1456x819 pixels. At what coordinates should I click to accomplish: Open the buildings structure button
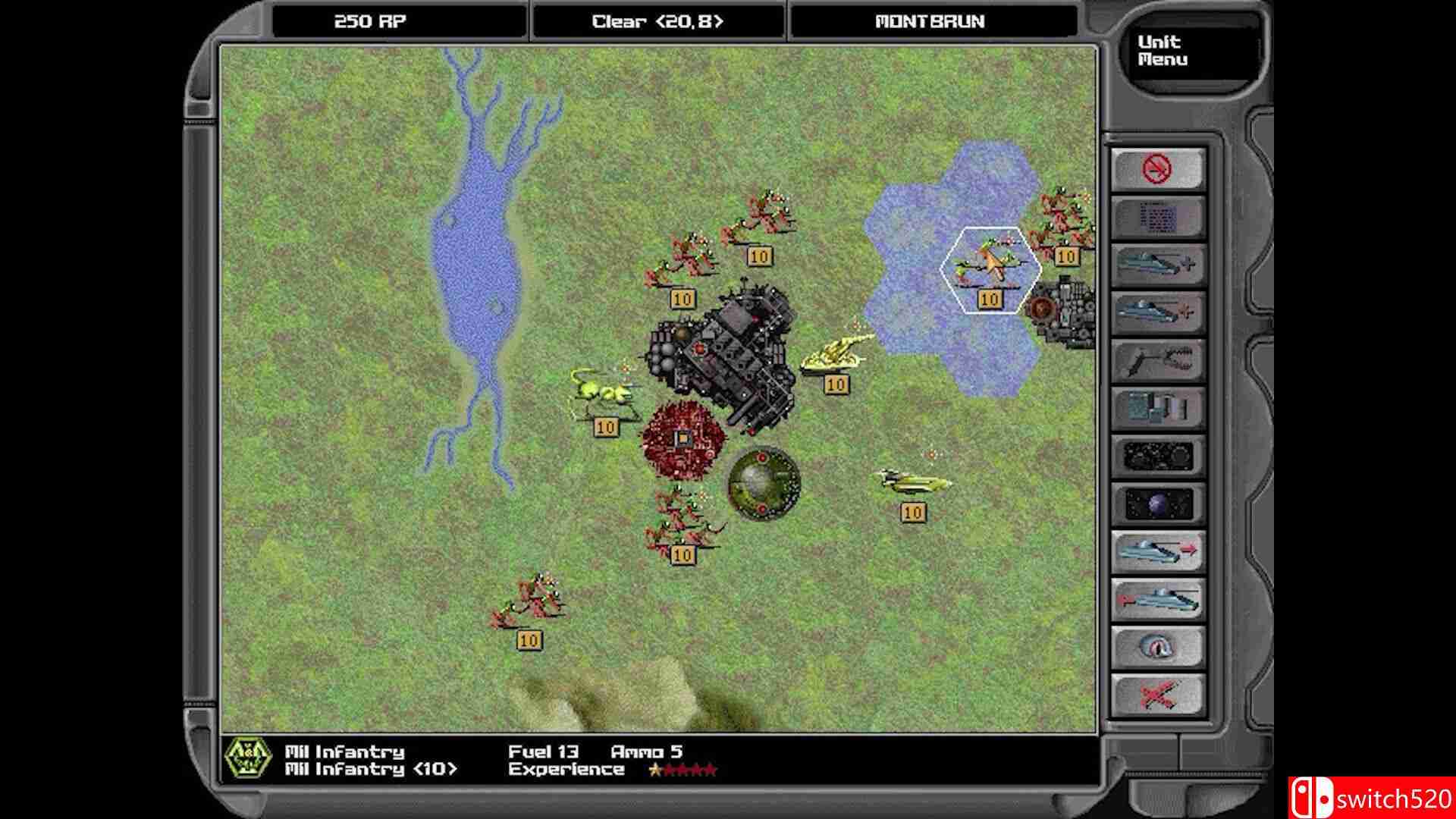pyautogui.click(x=1157, y=408)
